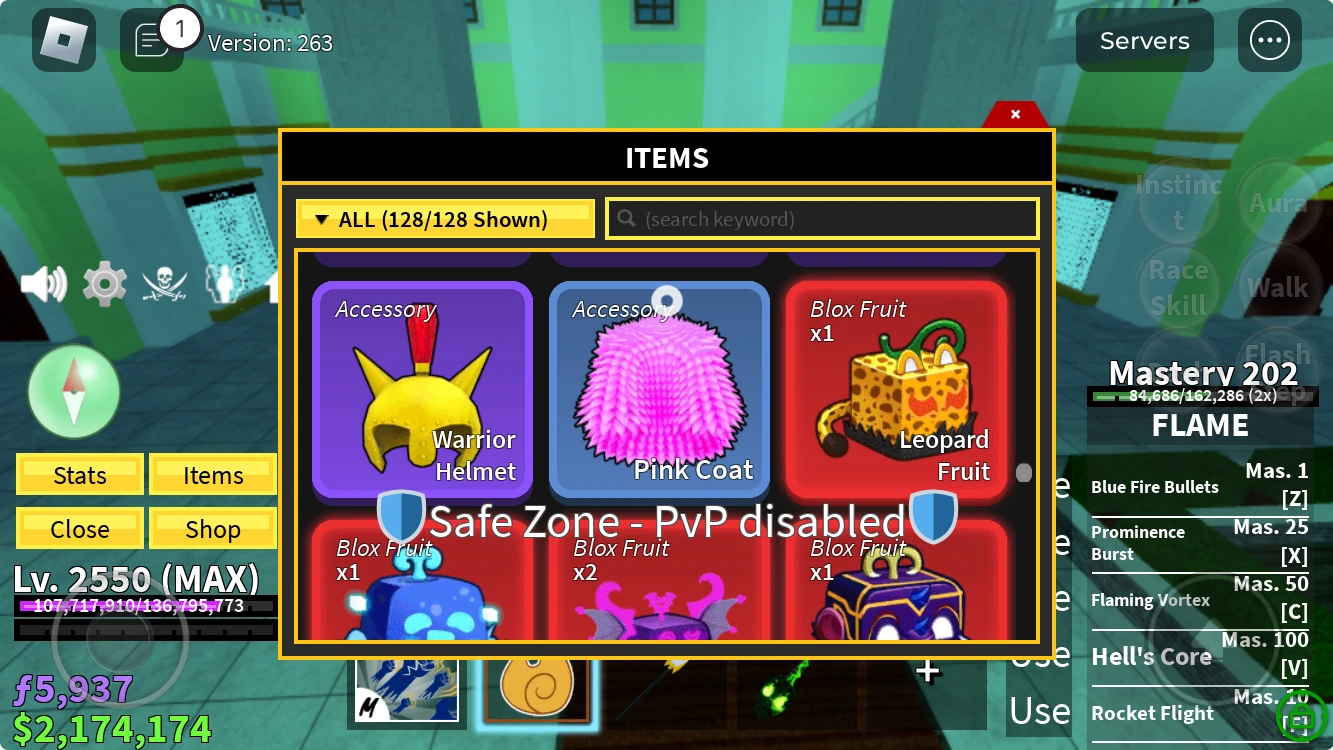
Task: Open the Shop
Action: [212, 528]
